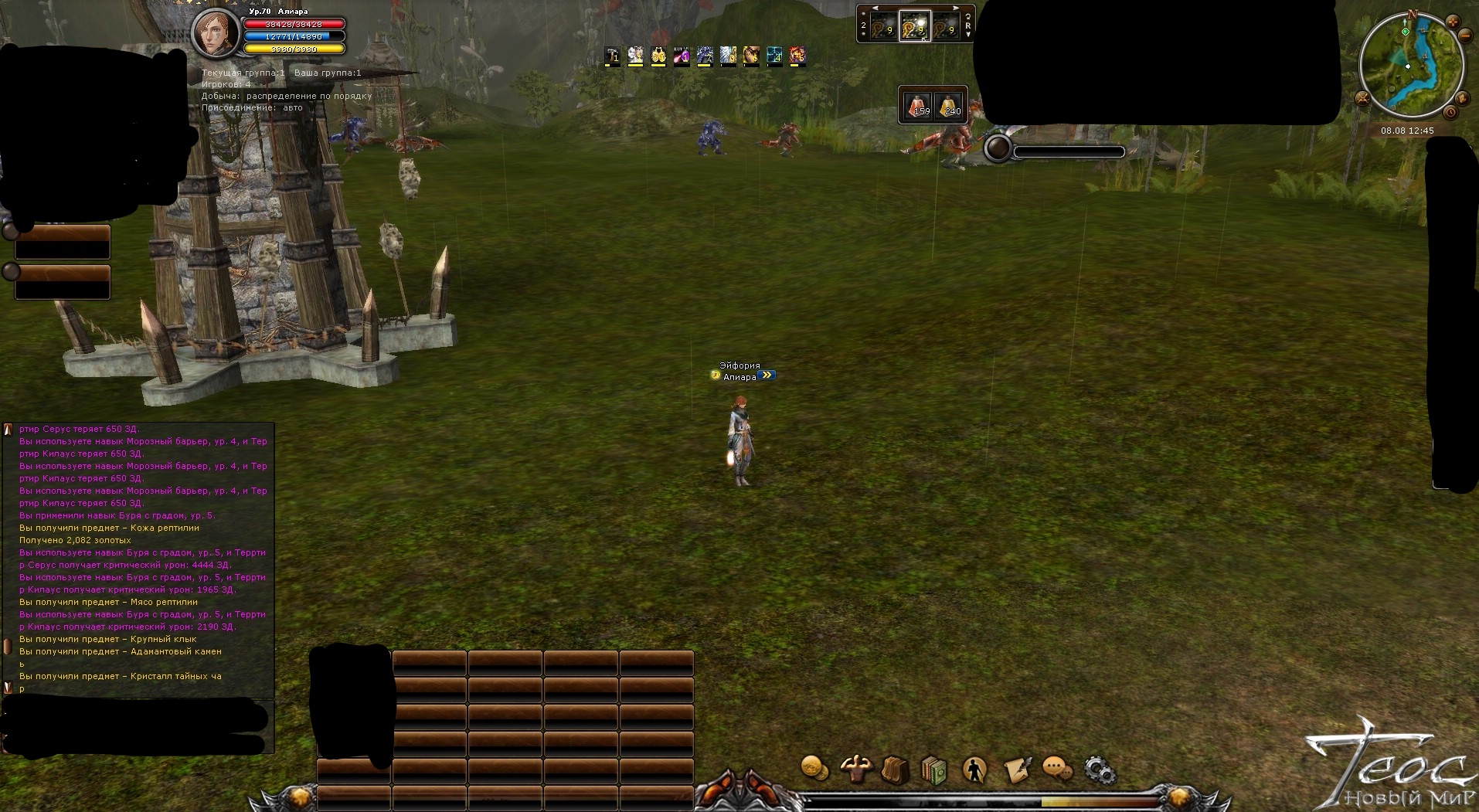Open the flexing torso character icon
This screenshot has width=1479, height=812.
(x=855, y=769)
